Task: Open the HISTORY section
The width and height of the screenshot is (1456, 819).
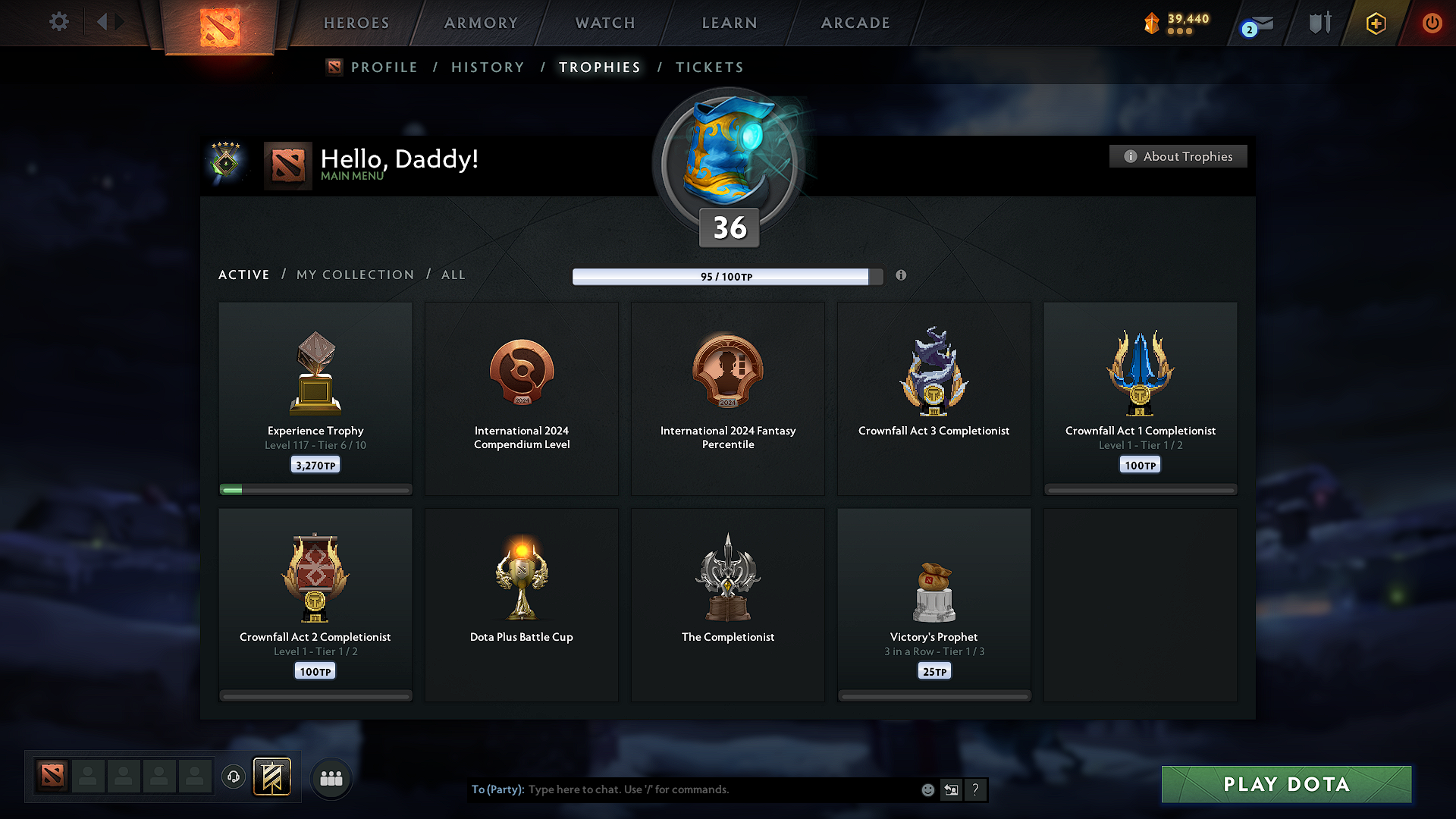Action: point(488,67)
